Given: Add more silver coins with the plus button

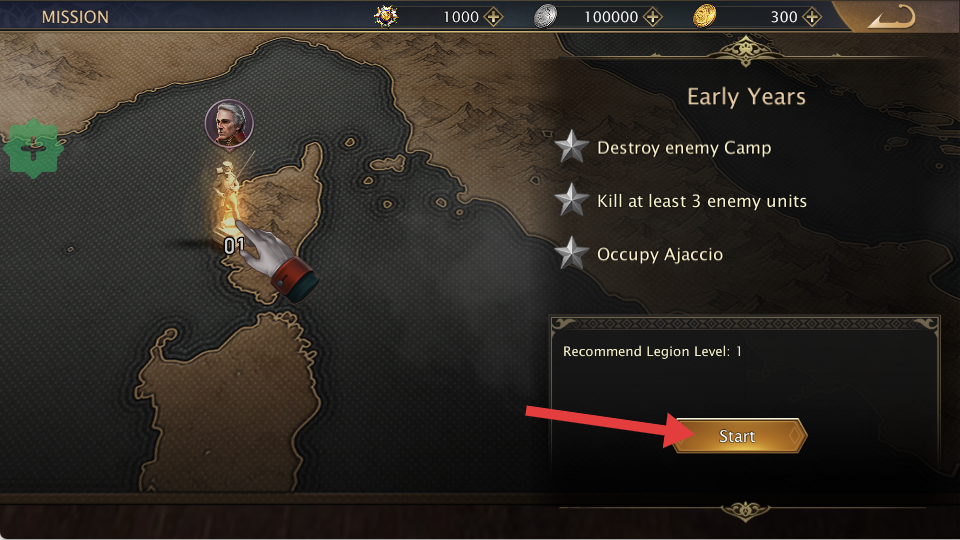Looking at the screenshot, I should (x=653, y=17).
